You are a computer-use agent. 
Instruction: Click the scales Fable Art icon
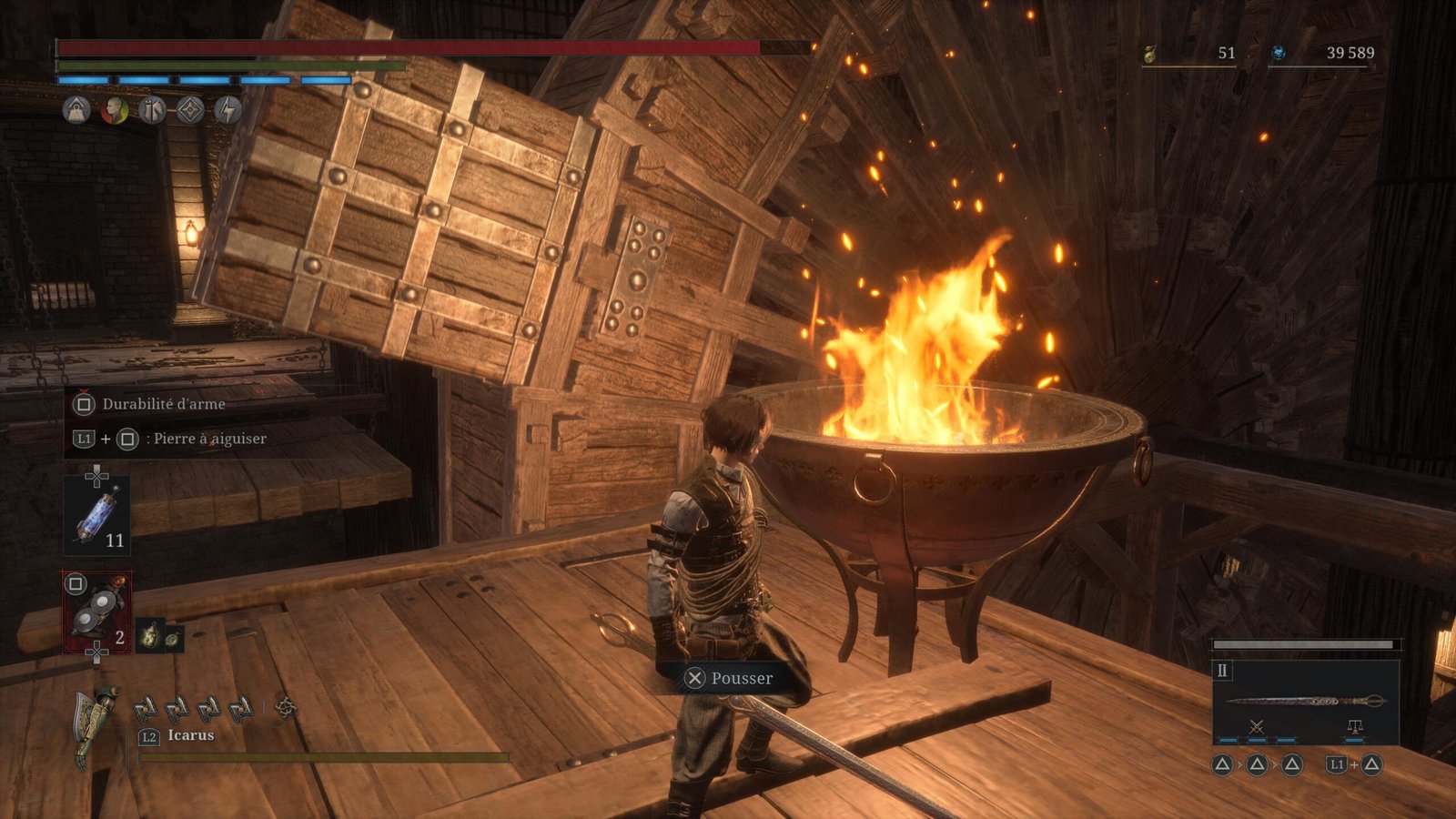tap(1355, 726)
